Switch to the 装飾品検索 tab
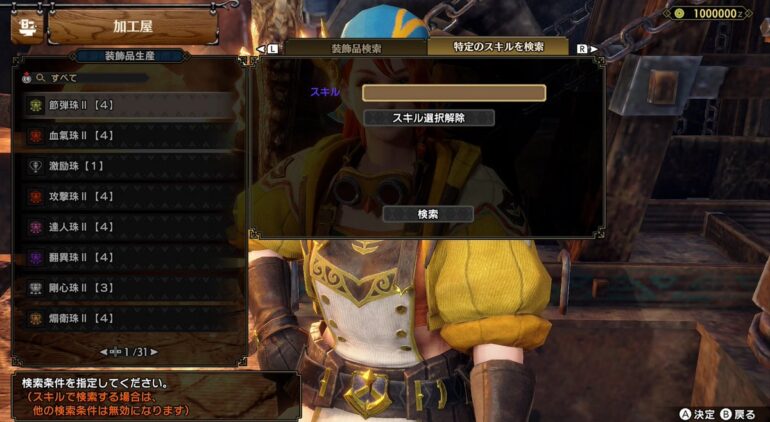 click(x=355, y=48)
